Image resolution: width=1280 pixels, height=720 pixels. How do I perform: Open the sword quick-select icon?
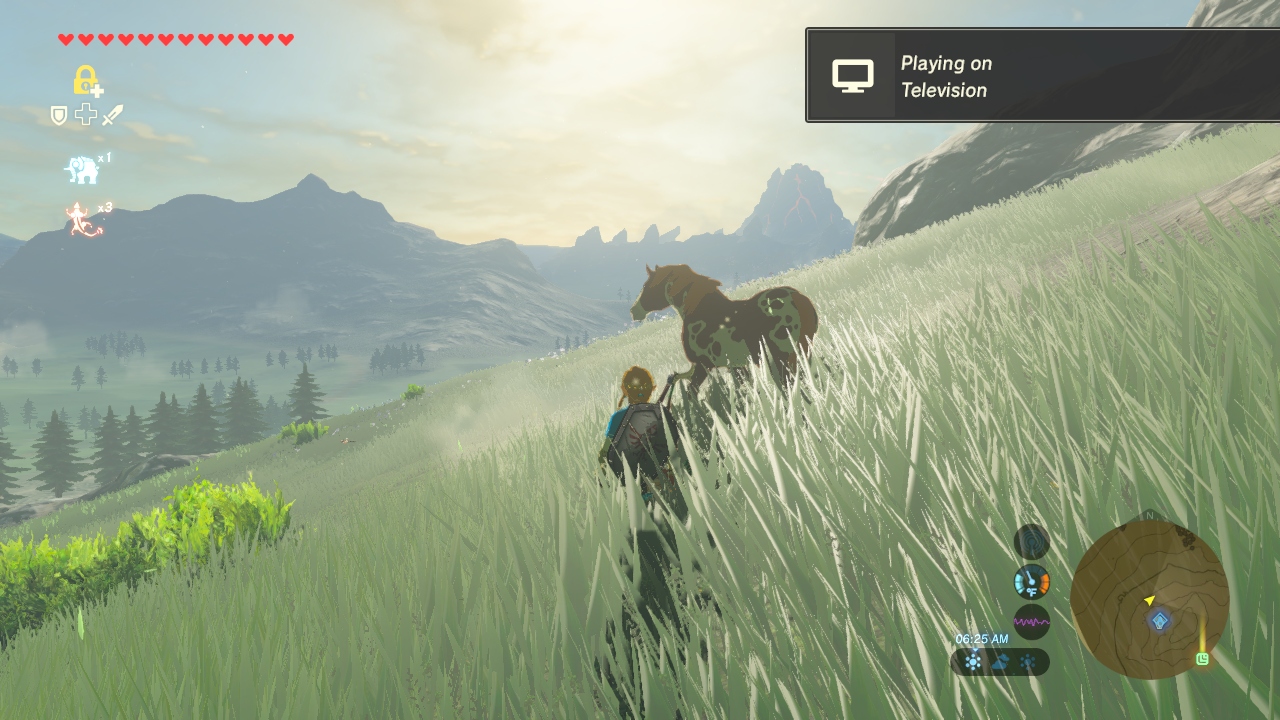(112, 115)
